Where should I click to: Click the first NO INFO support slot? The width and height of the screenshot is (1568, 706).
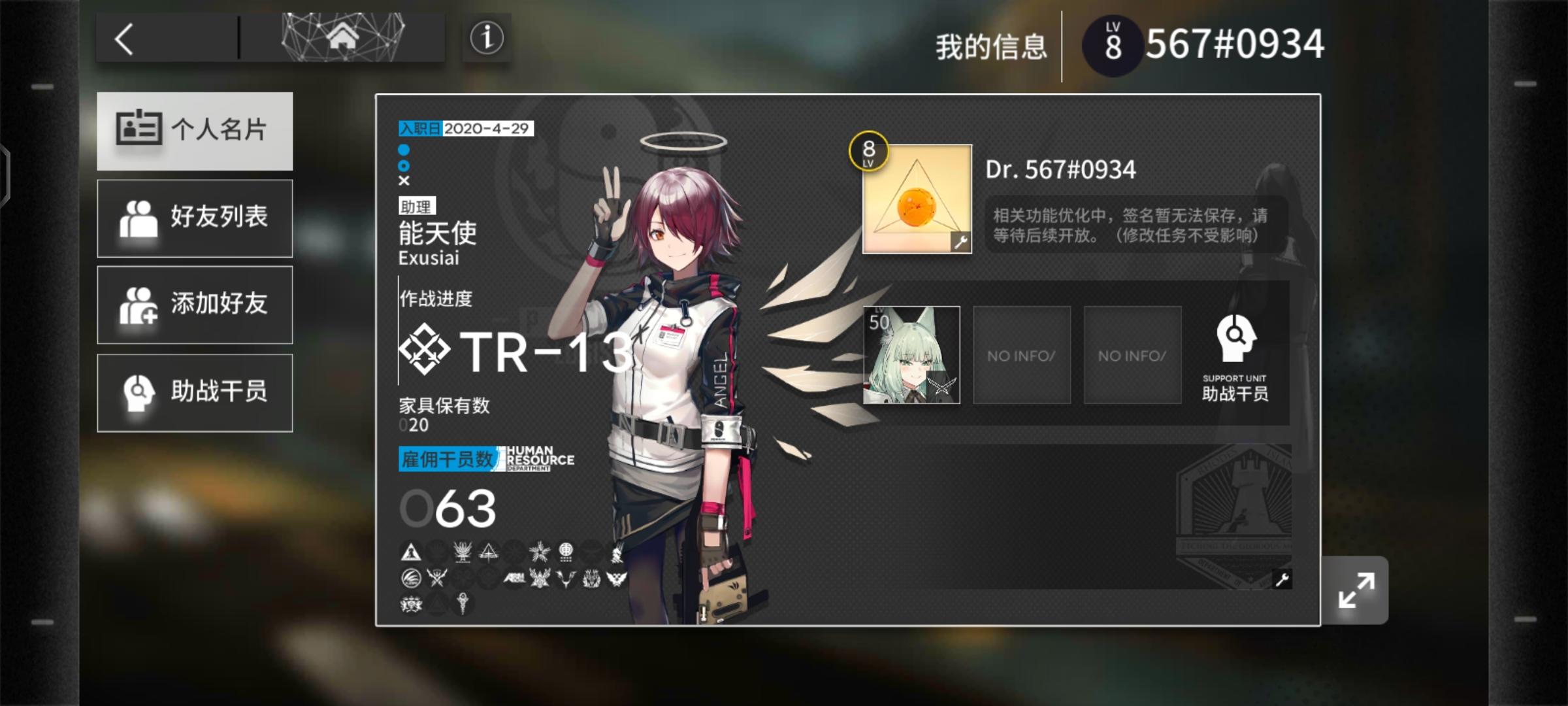coord(1021,355)
